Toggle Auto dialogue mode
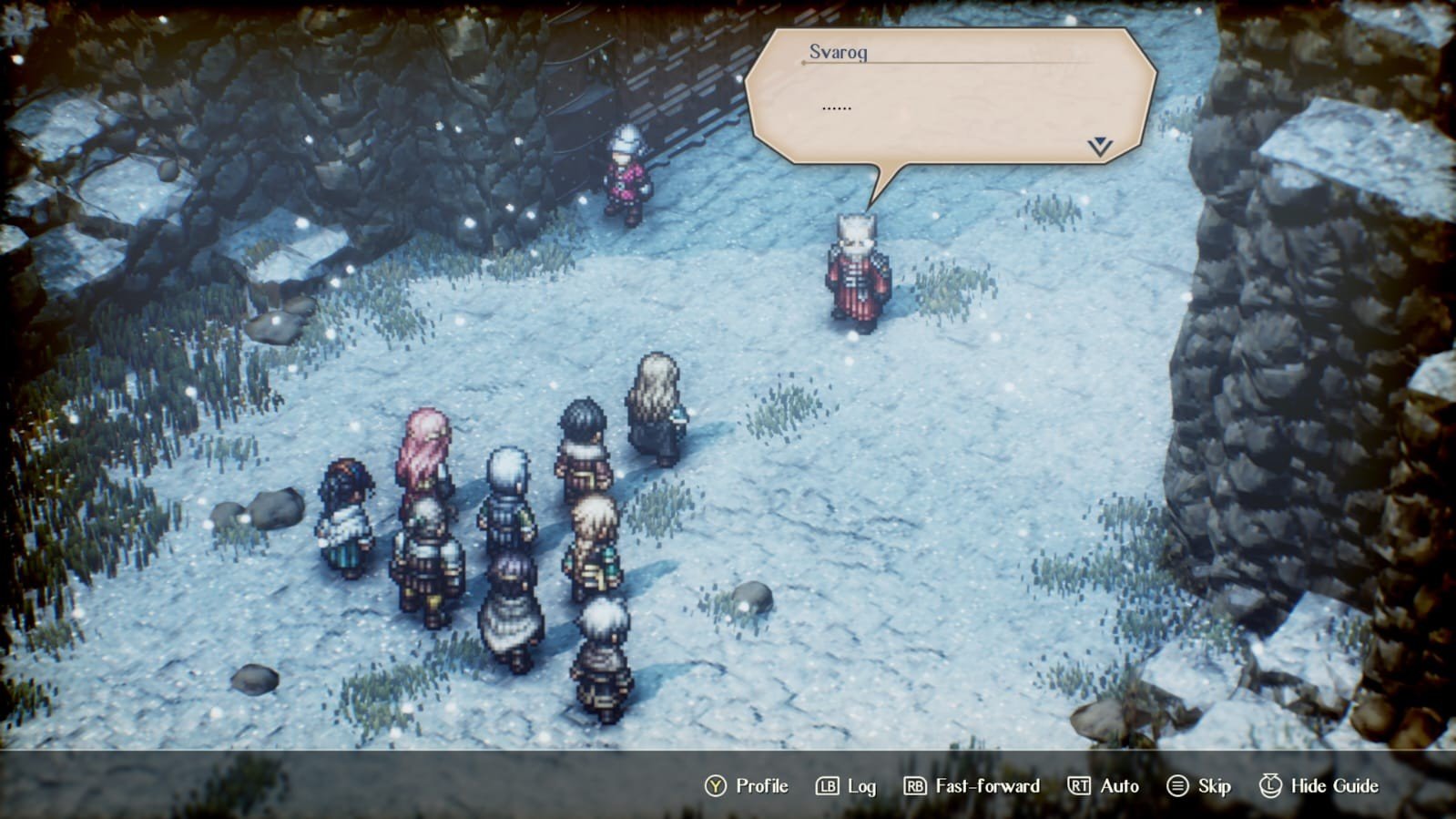The height and width of the screenshot is (819, 1456). pyautogui.click(x=1104, y=786)
